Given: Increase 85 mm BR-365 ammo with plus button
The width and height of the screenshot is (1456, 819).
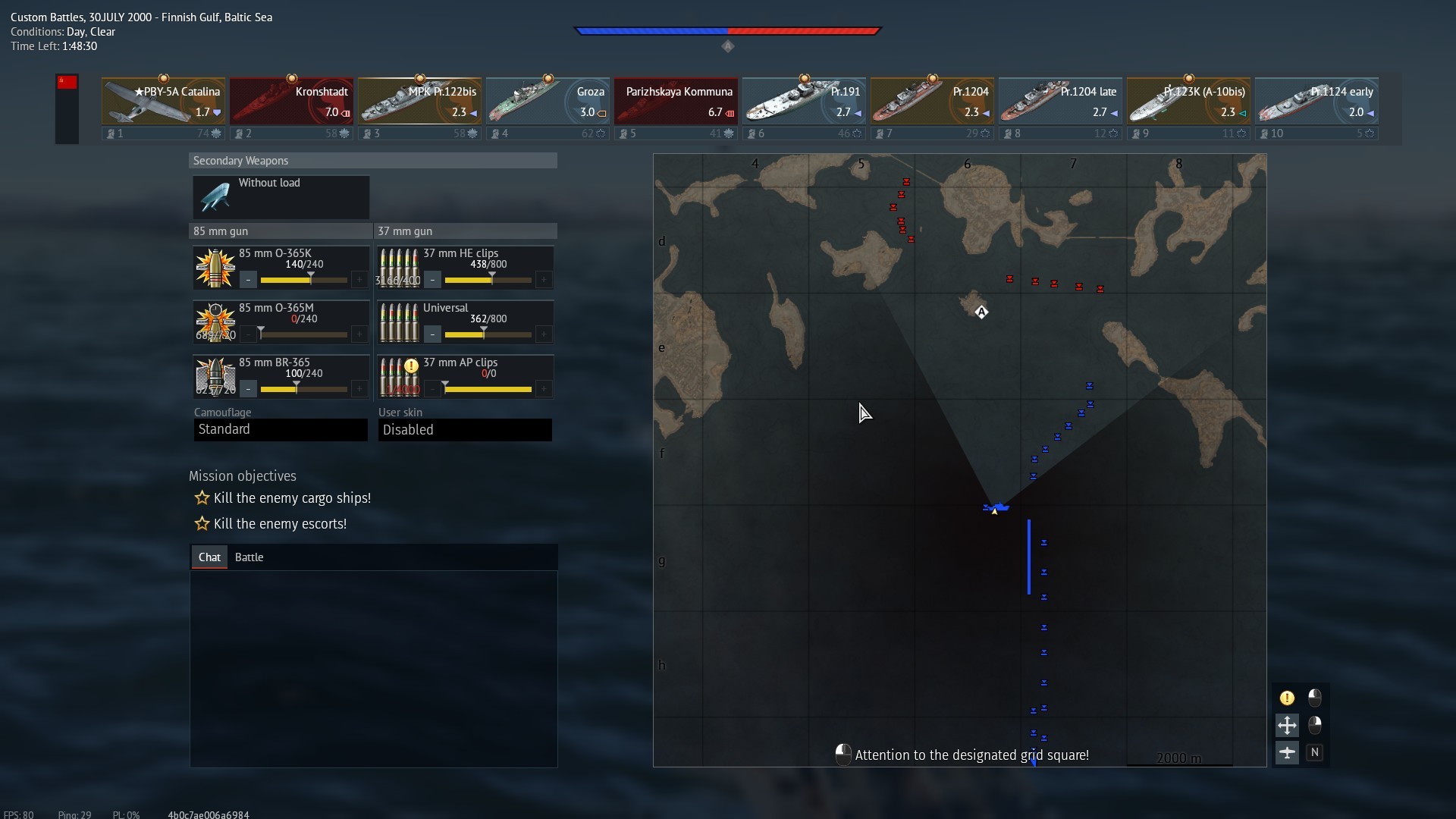Looking at the screenshot, I should click(x=359, y=389).
